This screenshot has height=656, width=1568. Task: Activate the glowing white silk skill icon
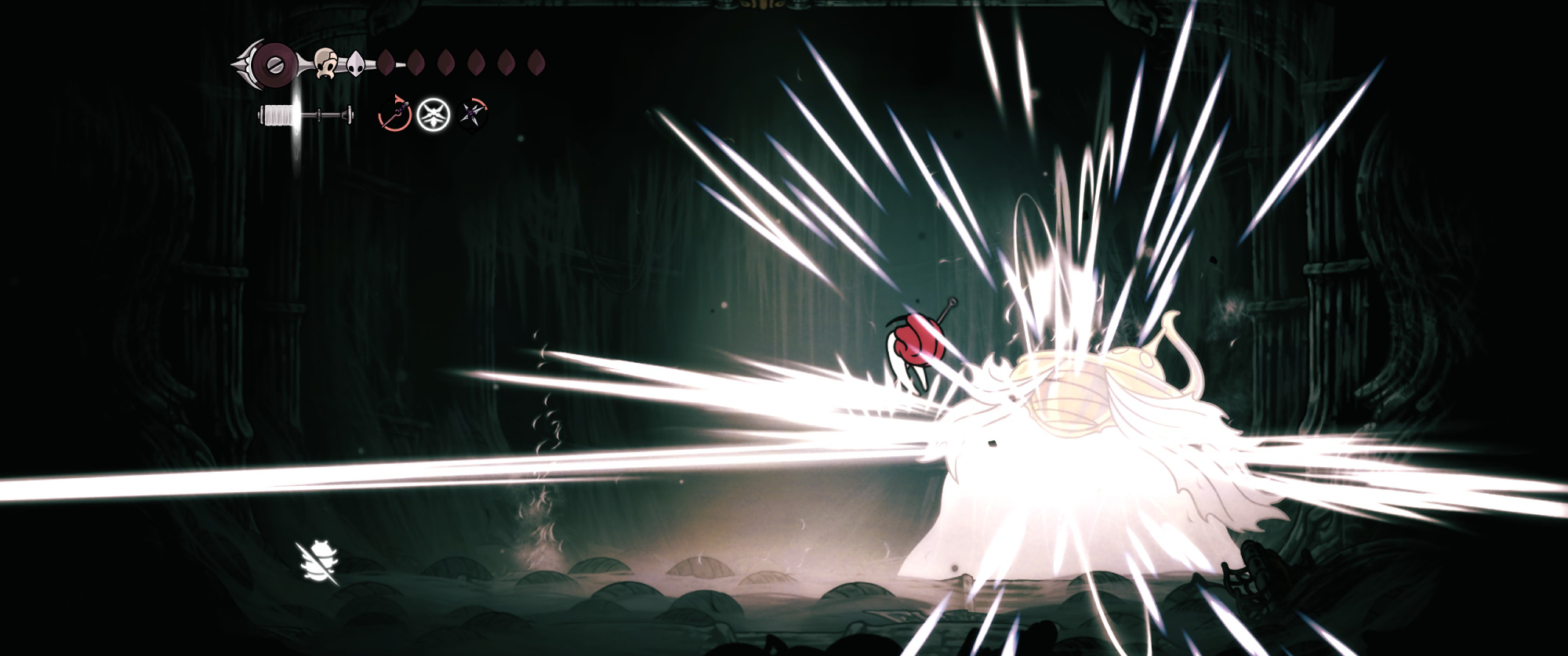[x=434, y=115]
